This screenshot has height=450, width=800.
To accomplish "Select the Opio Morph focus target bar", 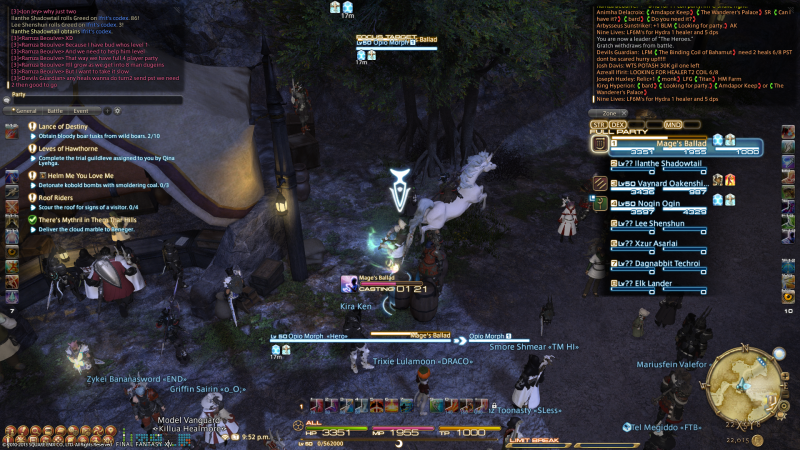I will point(398,44).
